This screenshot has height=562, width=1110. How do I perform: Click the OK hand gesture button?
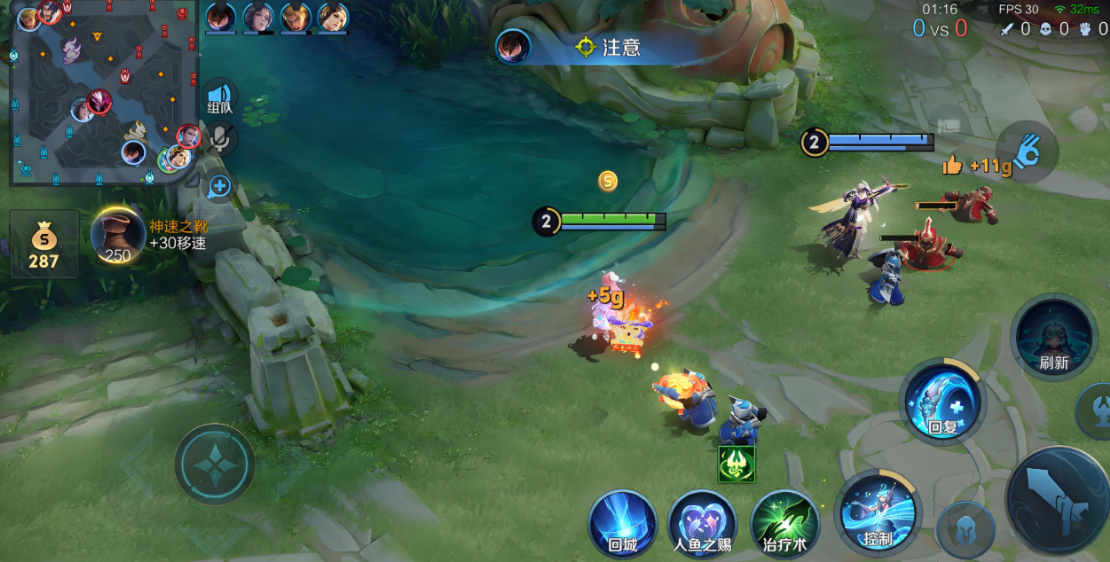[x=1027, y=152]
